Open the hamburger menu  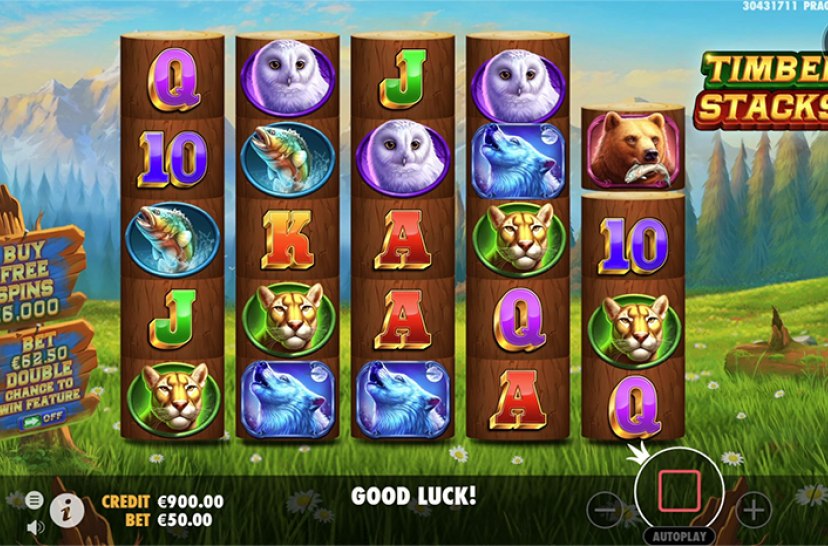[x=35, y=499]
